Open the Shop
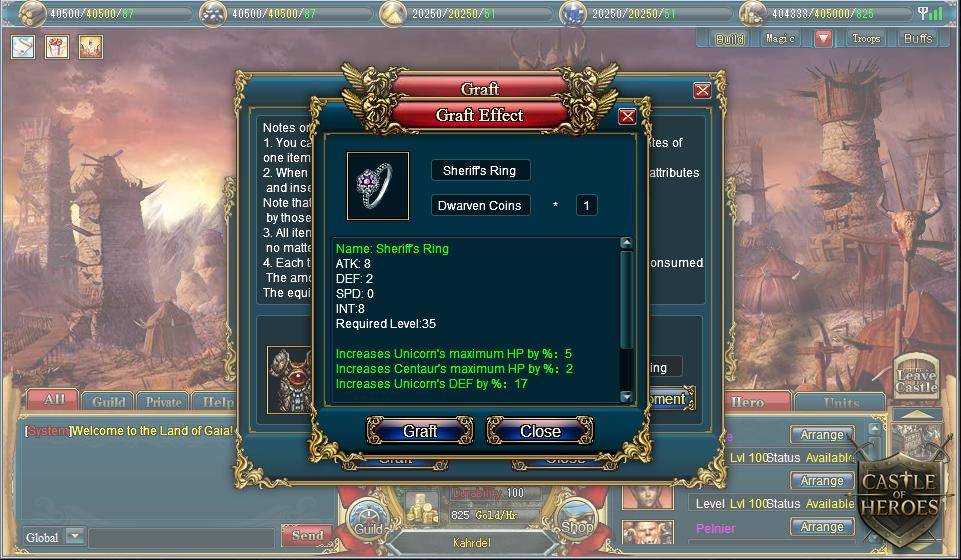Image resolution: width=961 pixels, height=560 pixels. click(577, 526)
